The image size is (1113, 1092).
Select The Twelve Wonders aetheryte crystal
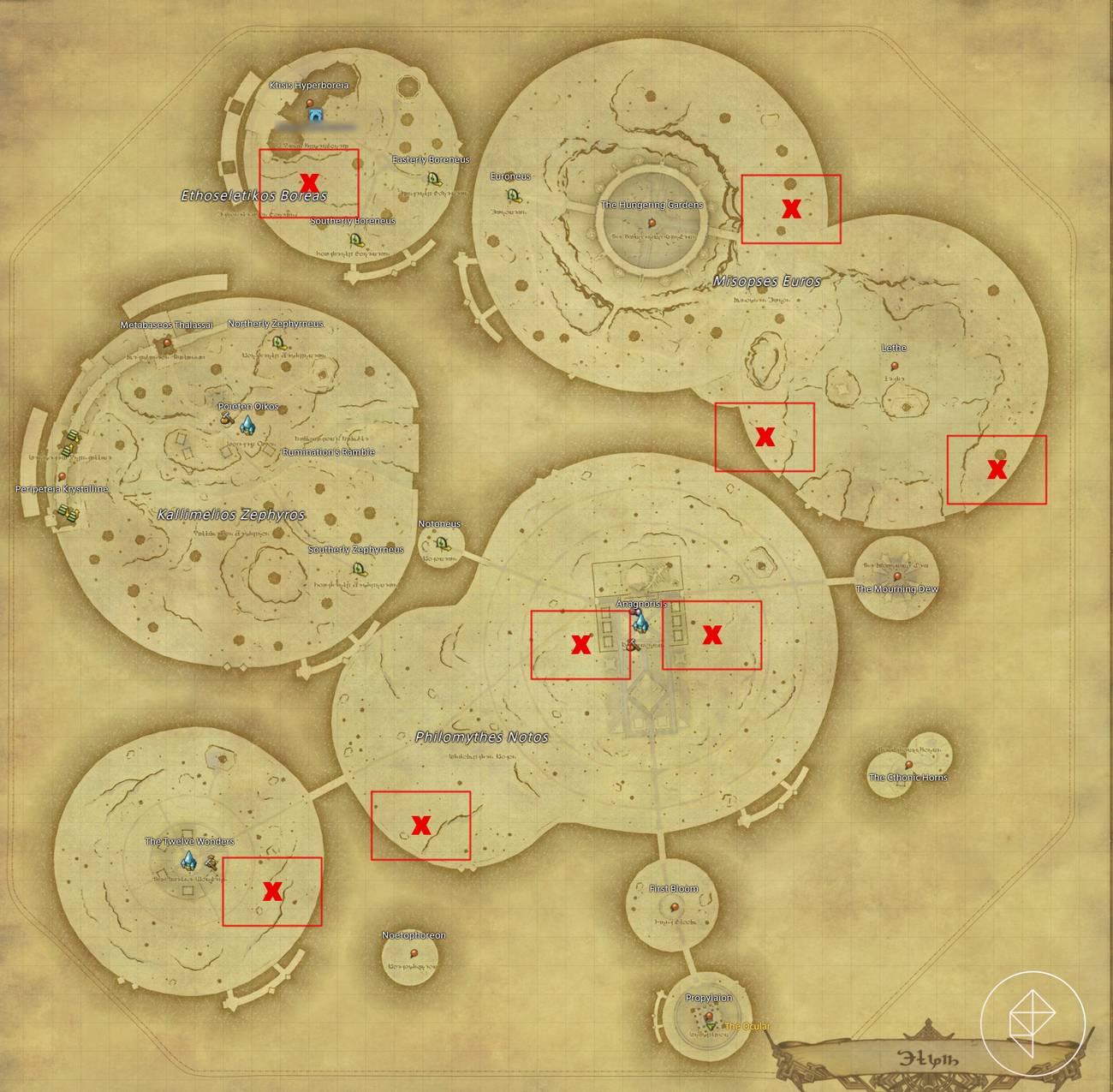(x=190, y=862)
